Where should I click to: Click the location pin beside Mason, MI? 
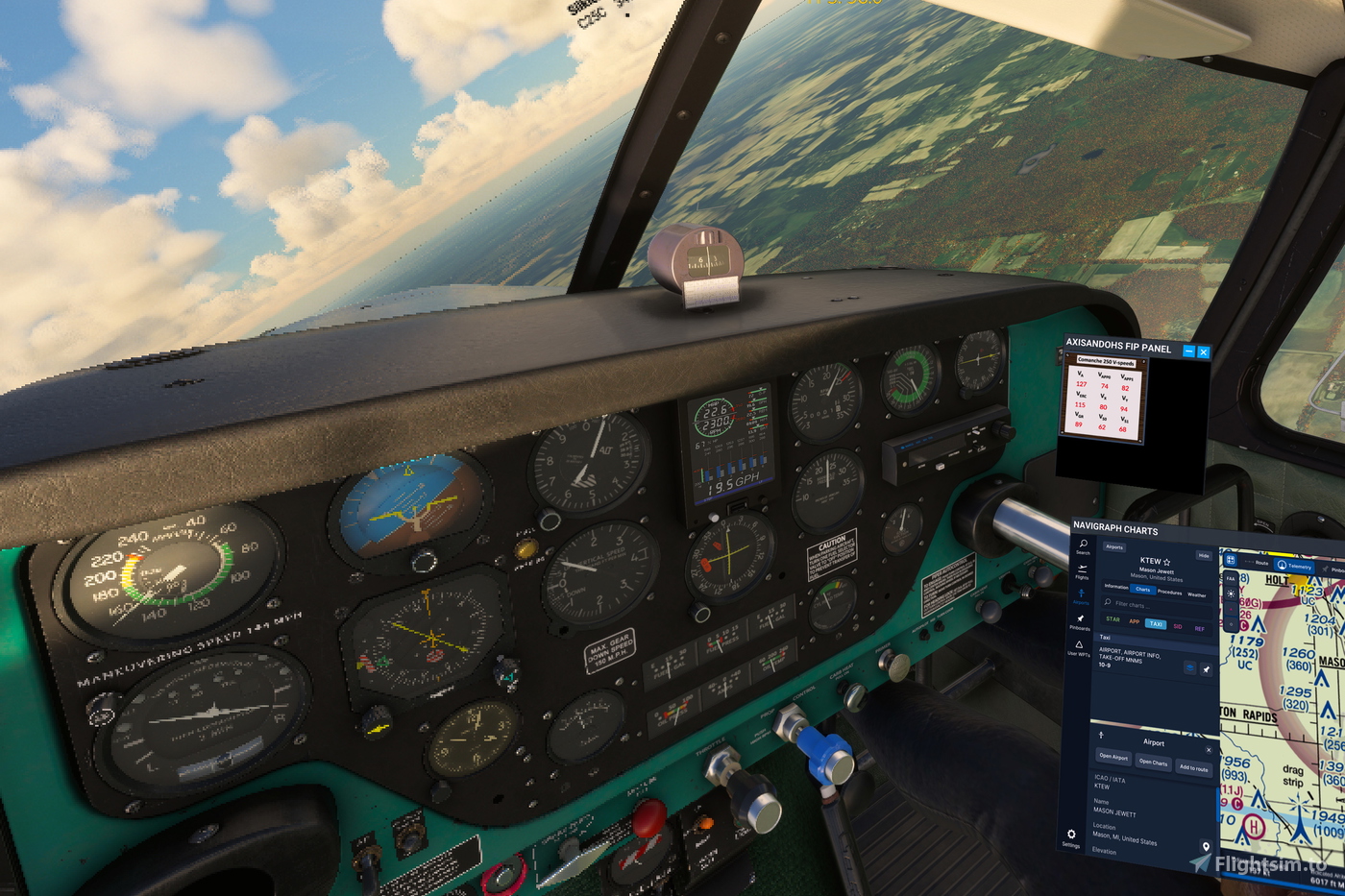click(x=1206, y=847)
